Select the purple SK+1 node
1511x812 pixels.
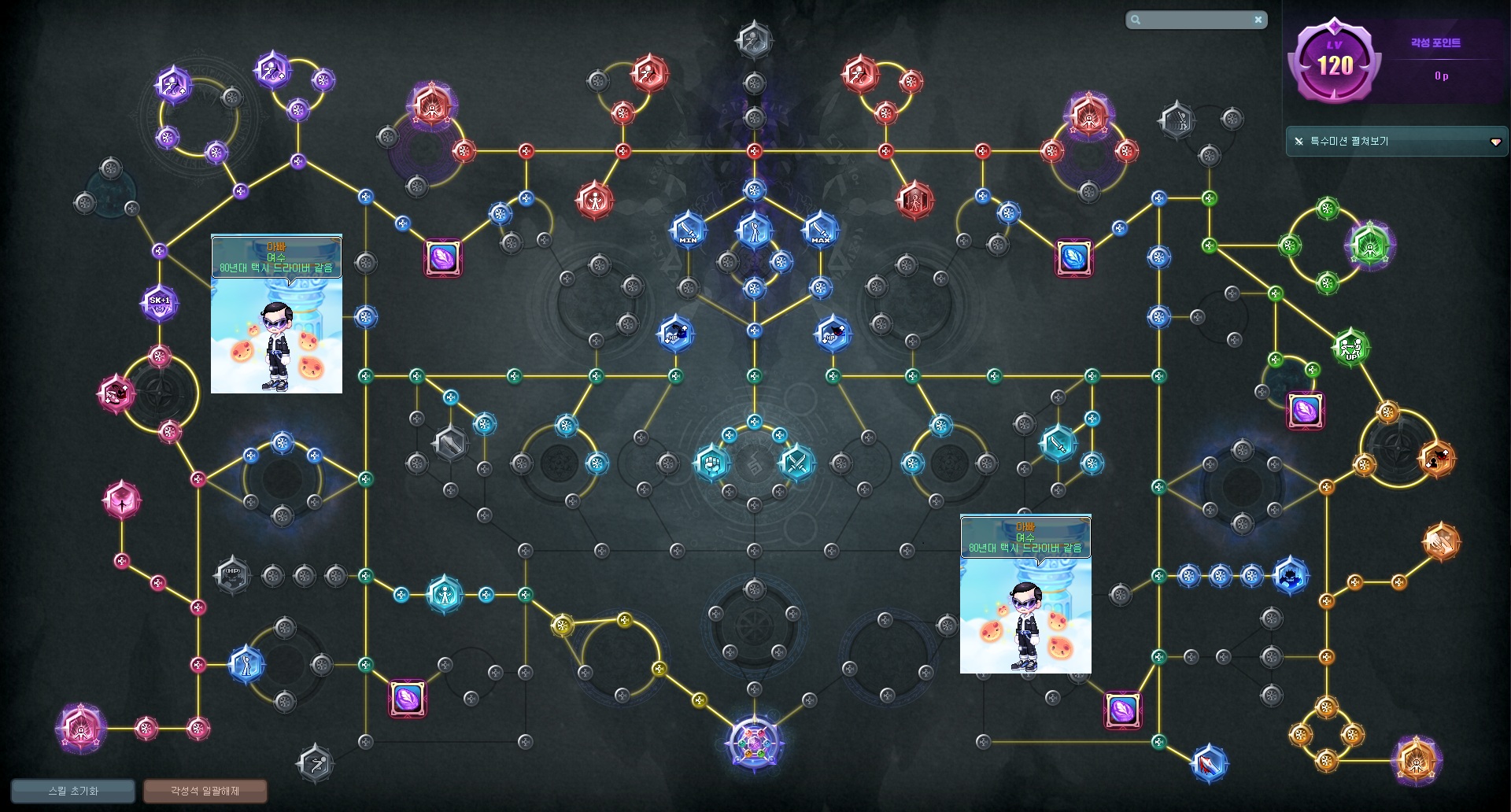(x=160, y=302)
